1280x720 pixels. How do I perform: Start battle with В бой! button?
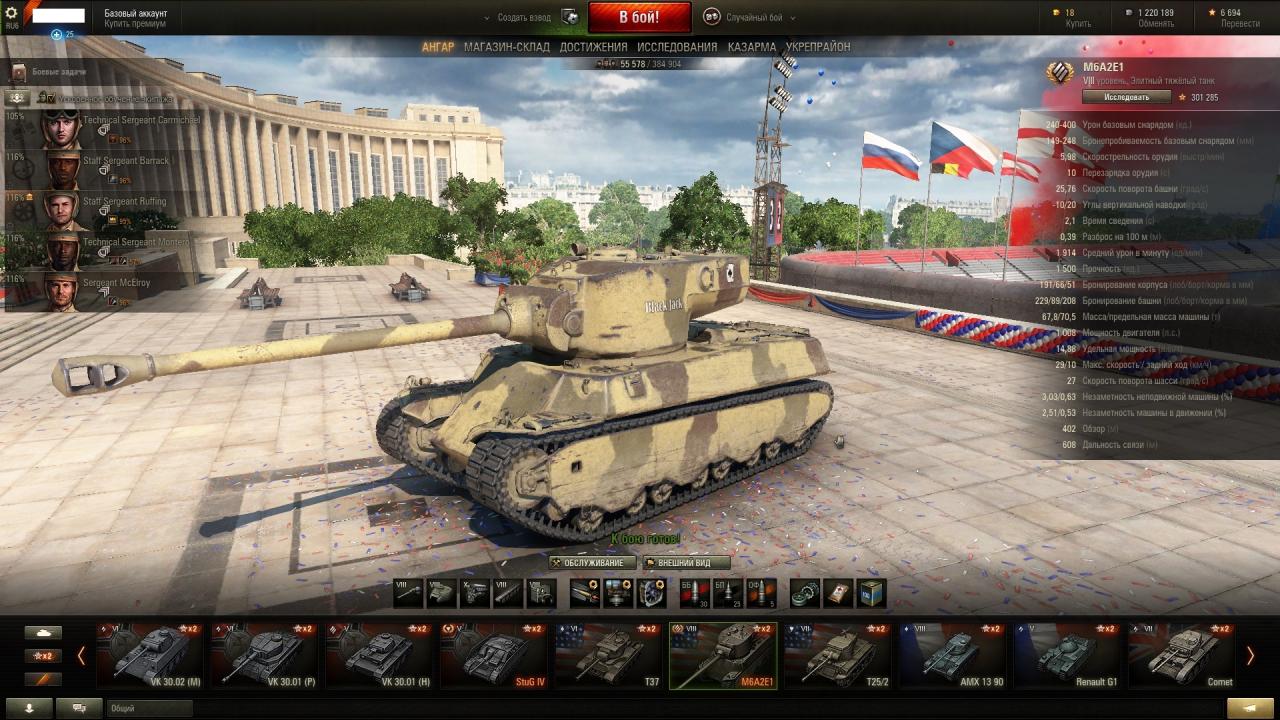pyautogui.click(x=639, y=17)
